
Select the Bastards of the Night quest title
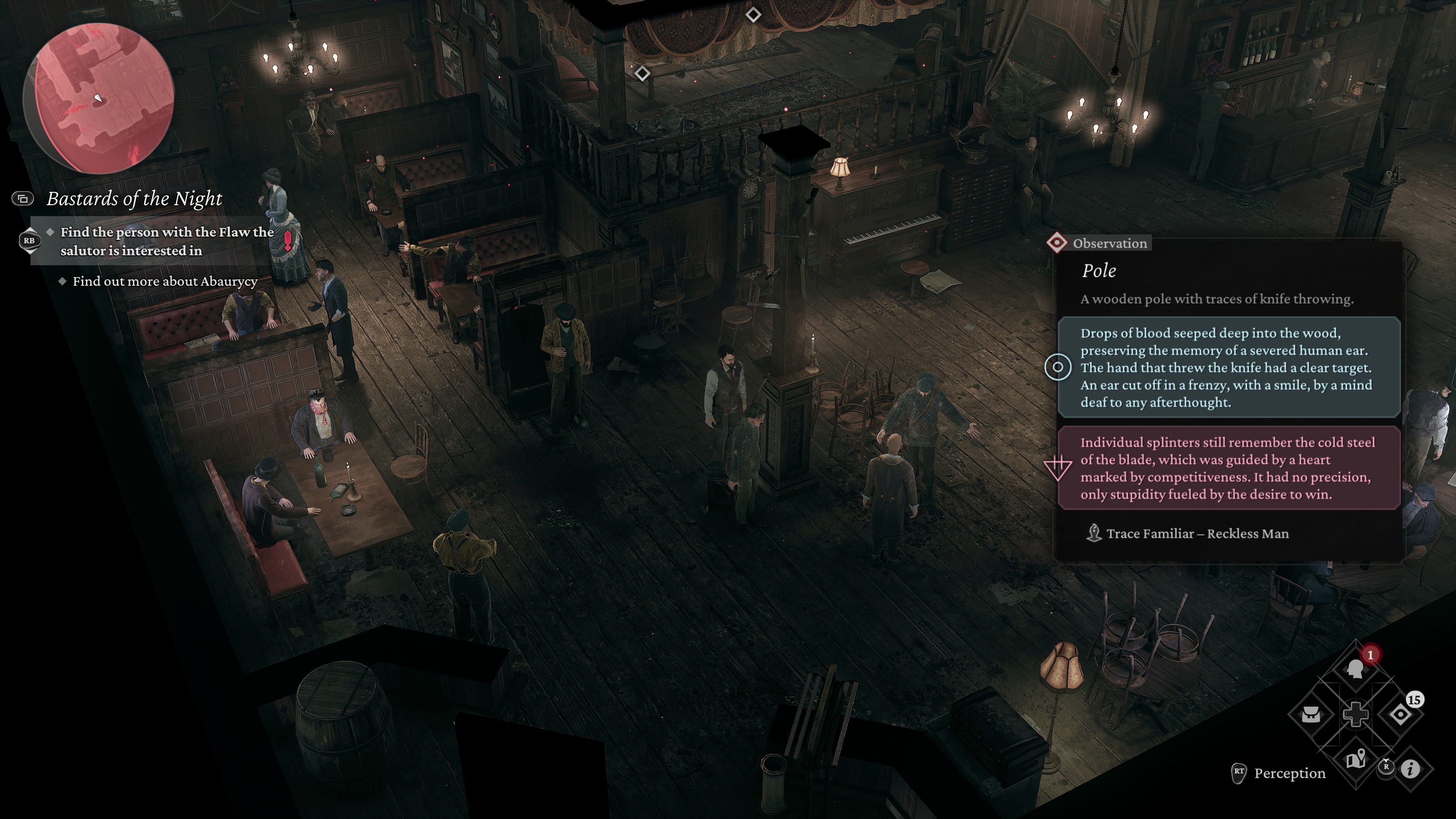coord(134,199)
